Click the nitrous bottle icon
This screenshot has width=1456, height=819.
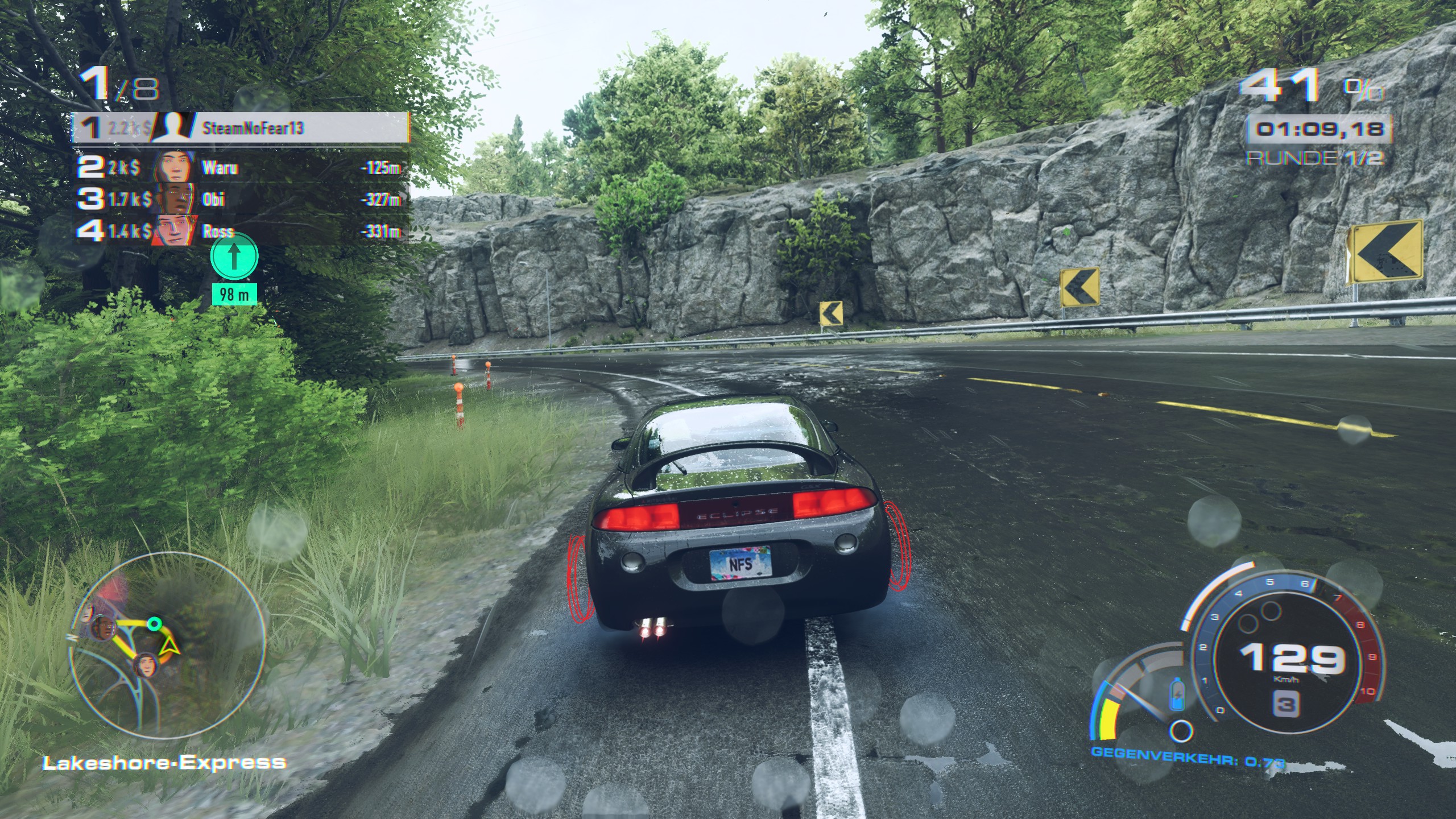1177,695
